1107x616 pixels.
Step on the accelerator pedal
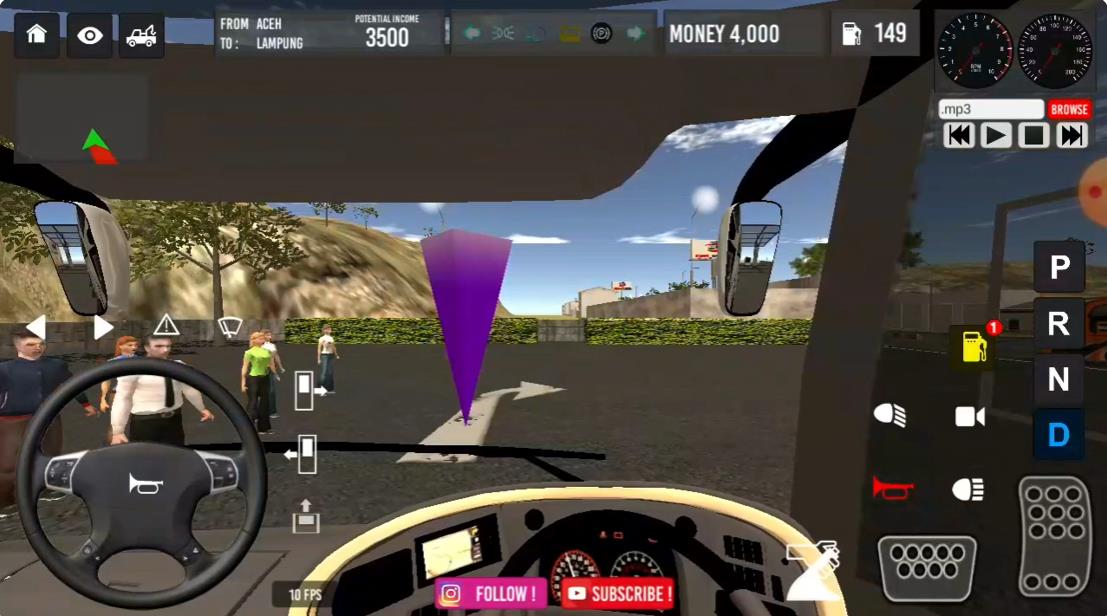(x=1055, y=536)
